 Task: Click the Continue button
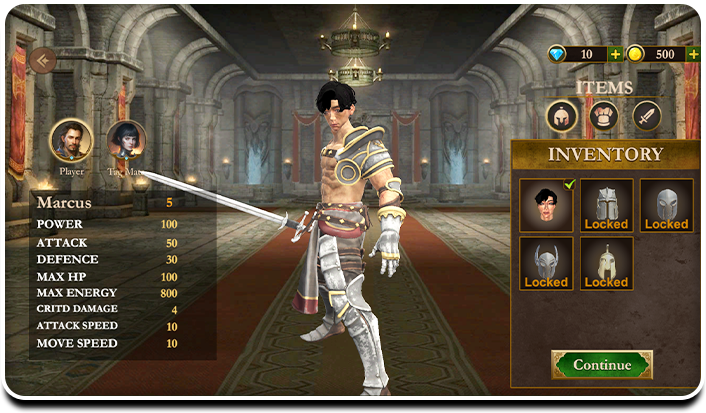pyautogui.click(x=602, y=365)
